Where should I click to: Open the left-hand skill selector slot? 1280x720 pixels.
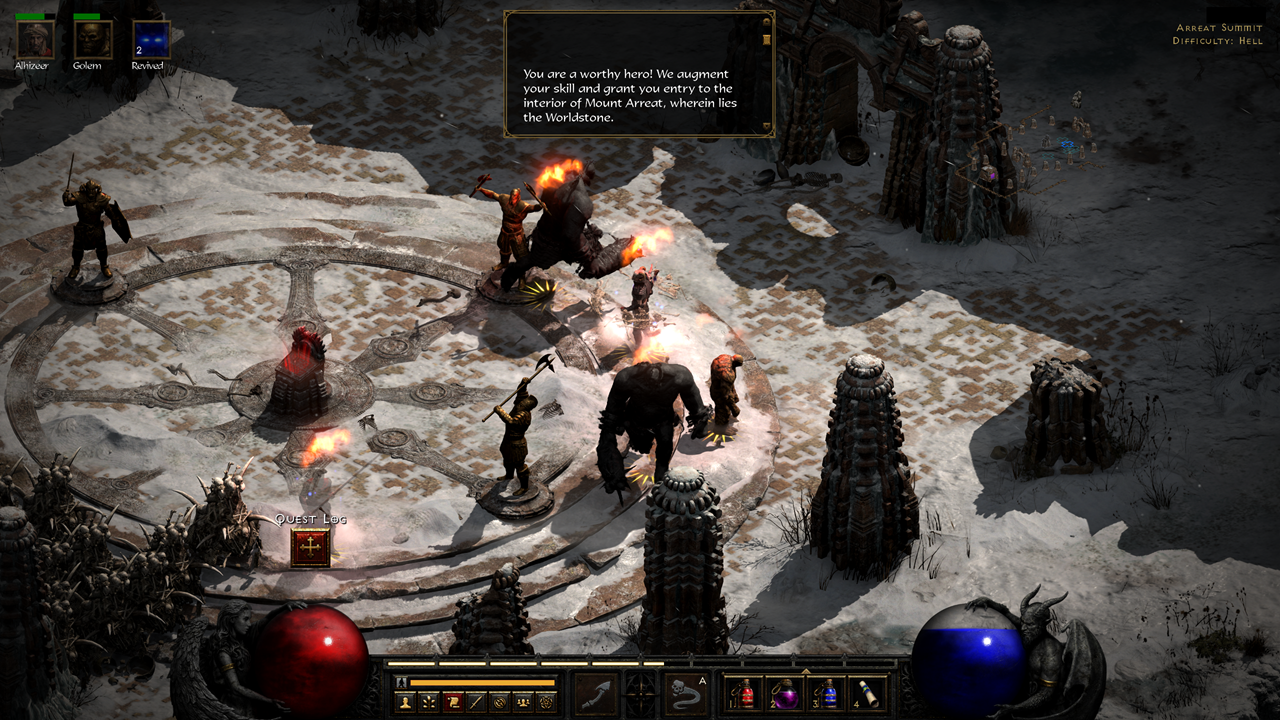[x=597, y=694]
